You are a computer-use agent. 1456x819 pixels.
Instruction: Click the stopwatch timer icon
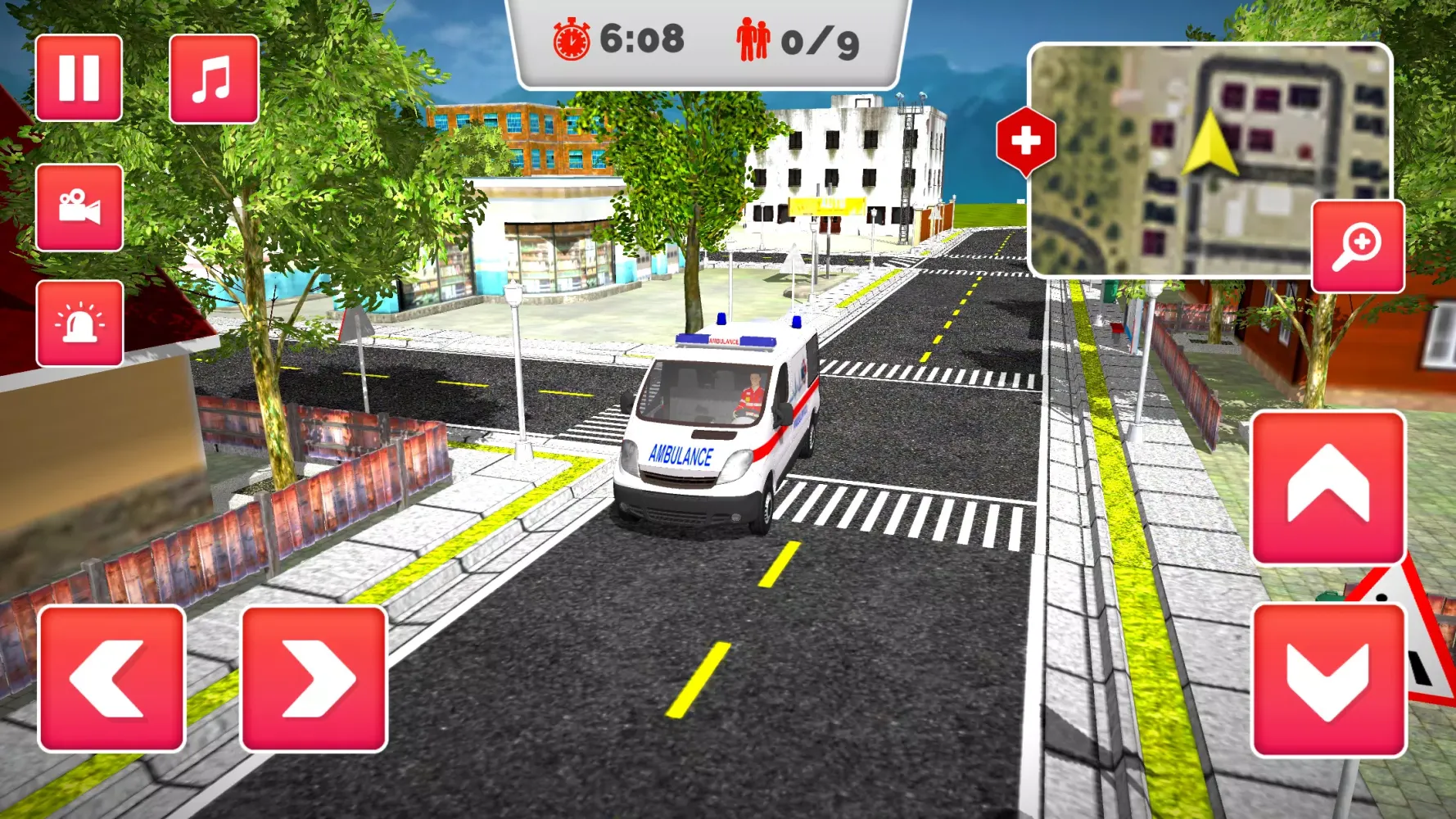570,40
